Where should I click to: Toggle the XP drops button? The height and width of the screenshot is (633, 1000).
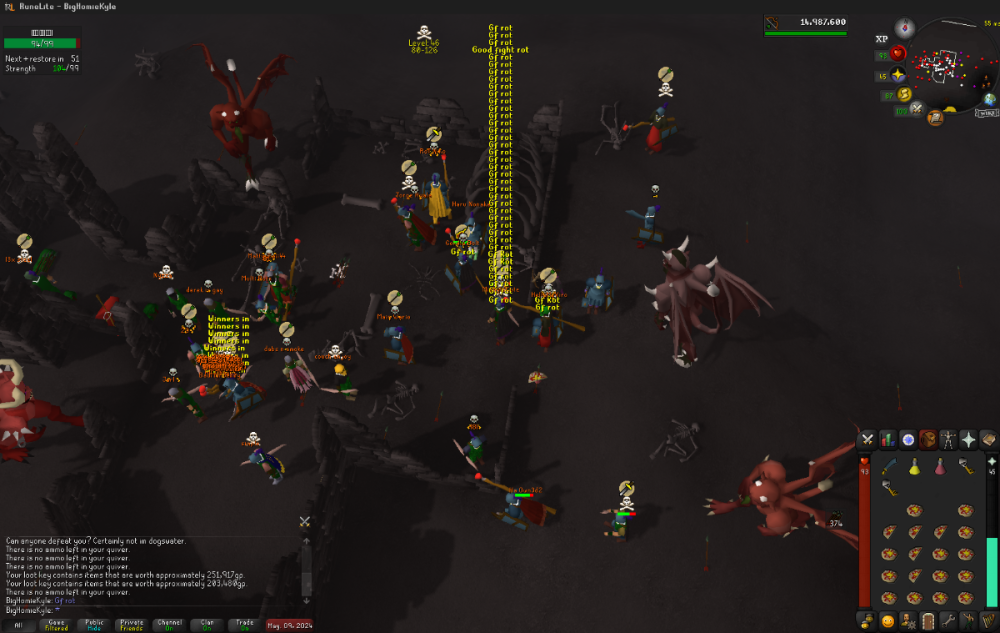882,39
